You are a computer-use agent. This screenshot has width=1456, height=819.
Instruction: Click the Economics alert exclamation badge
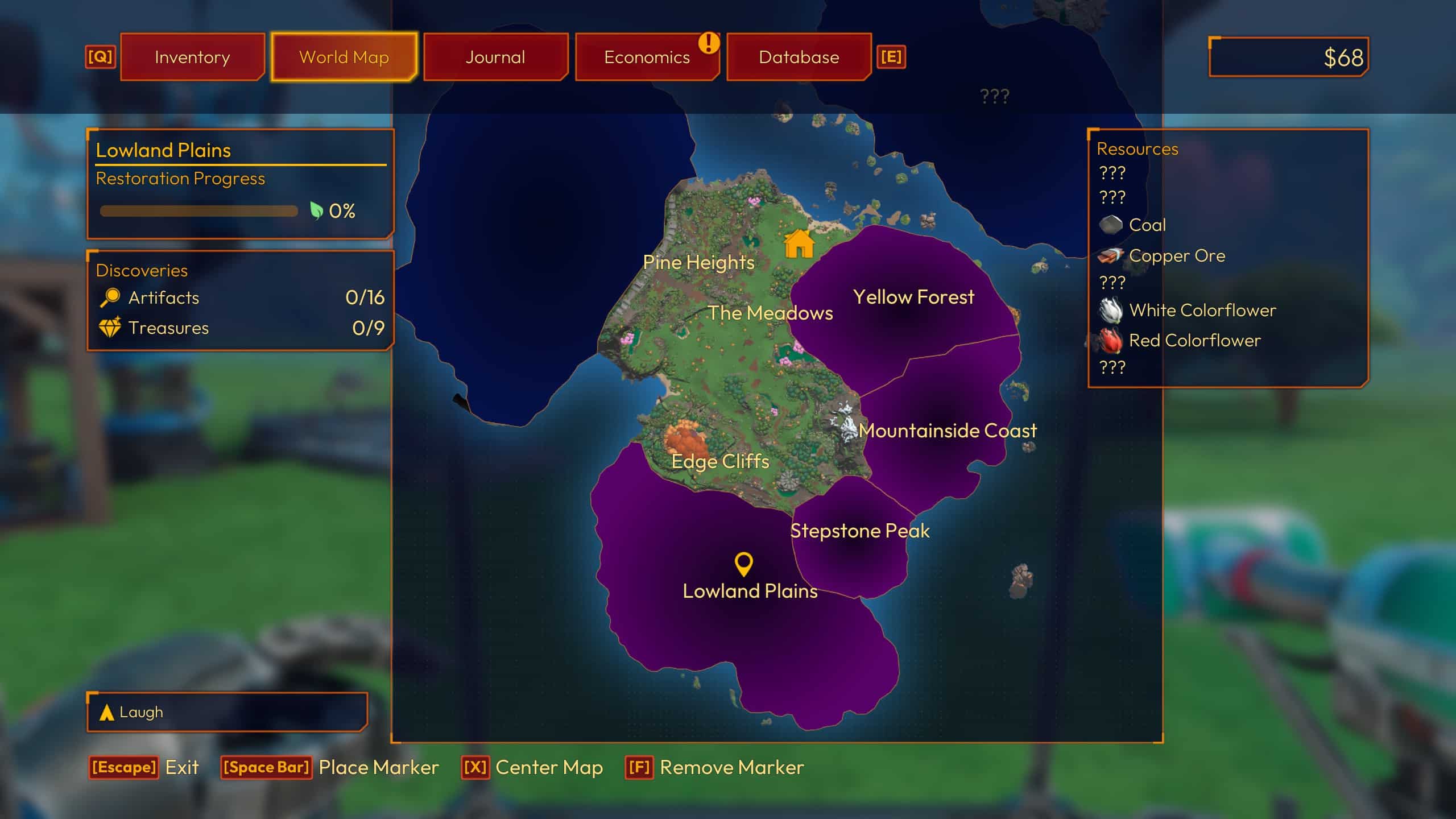[709, 43]
